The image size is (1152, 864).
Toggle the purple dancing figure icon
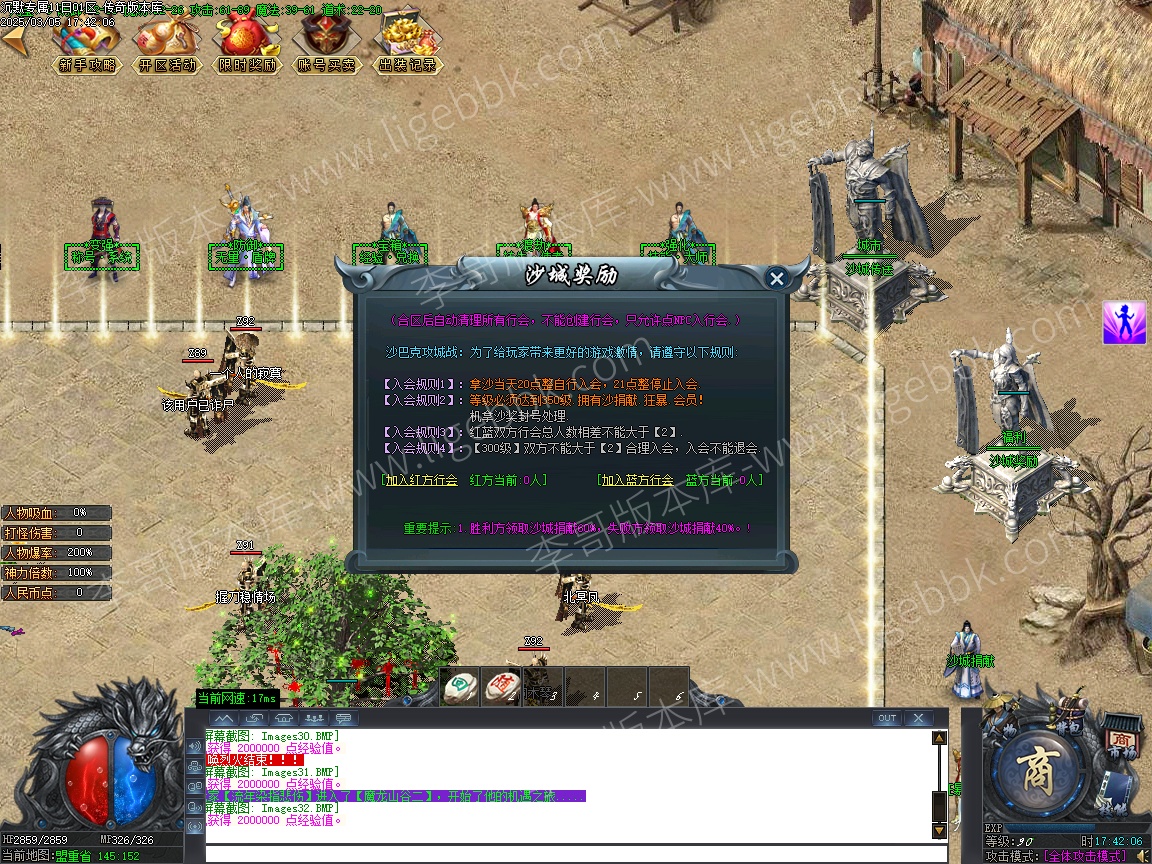[x=1124, y=323]
